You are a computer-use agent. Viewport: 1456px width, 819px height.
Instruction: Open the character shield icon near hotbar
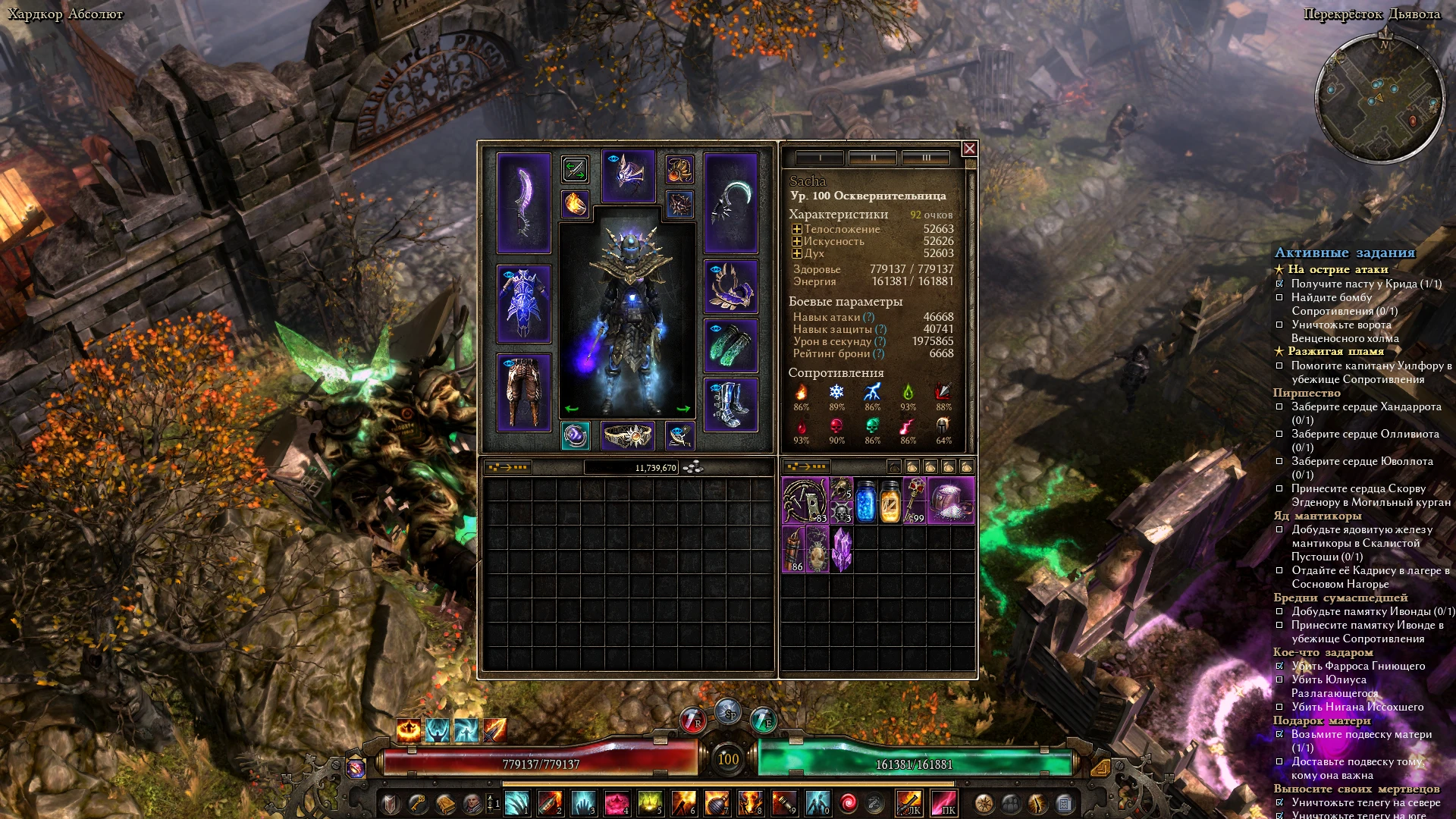coord(389,803)
